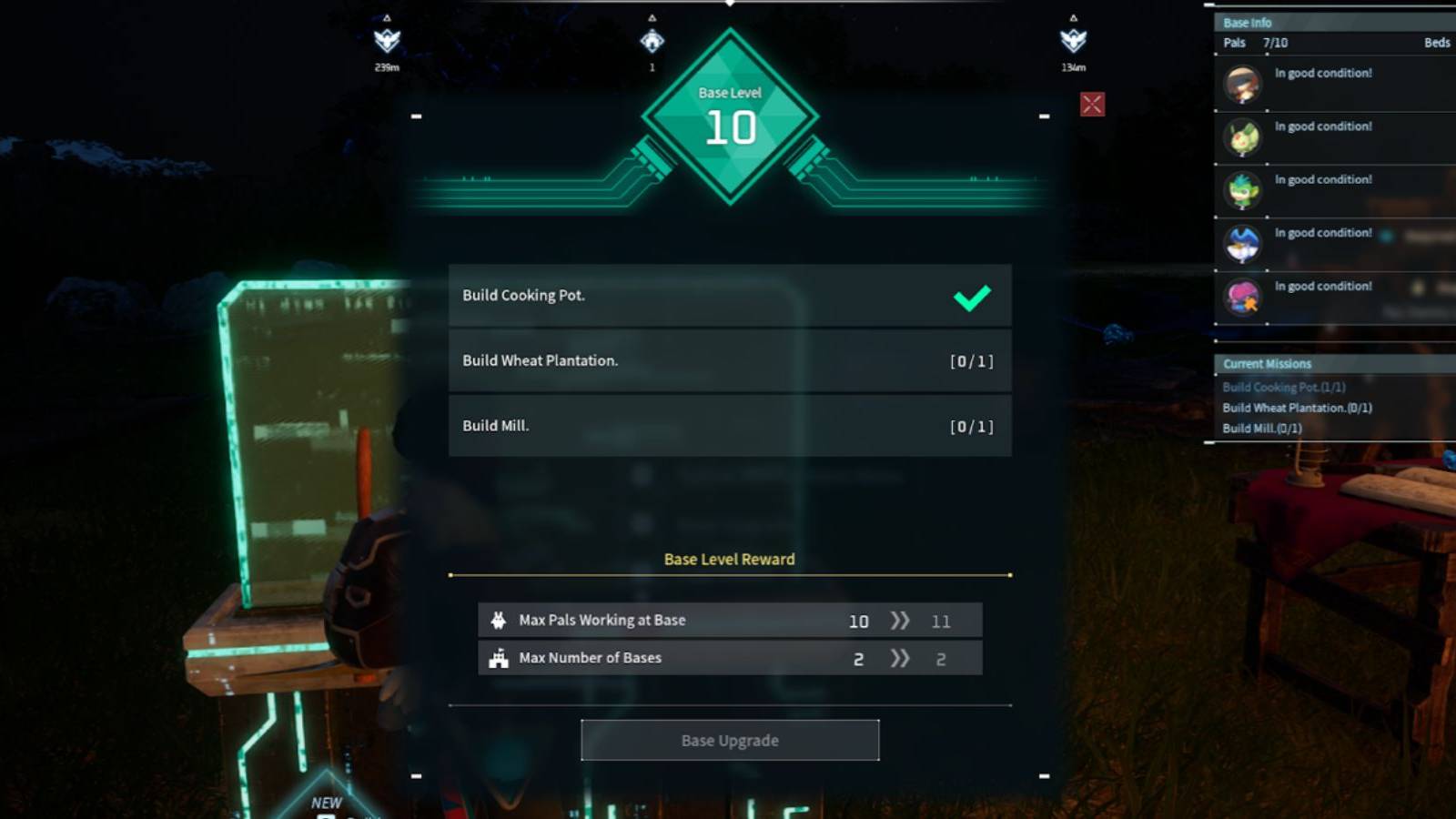Click the blue penguin Pal portrait

point(1243,244)
